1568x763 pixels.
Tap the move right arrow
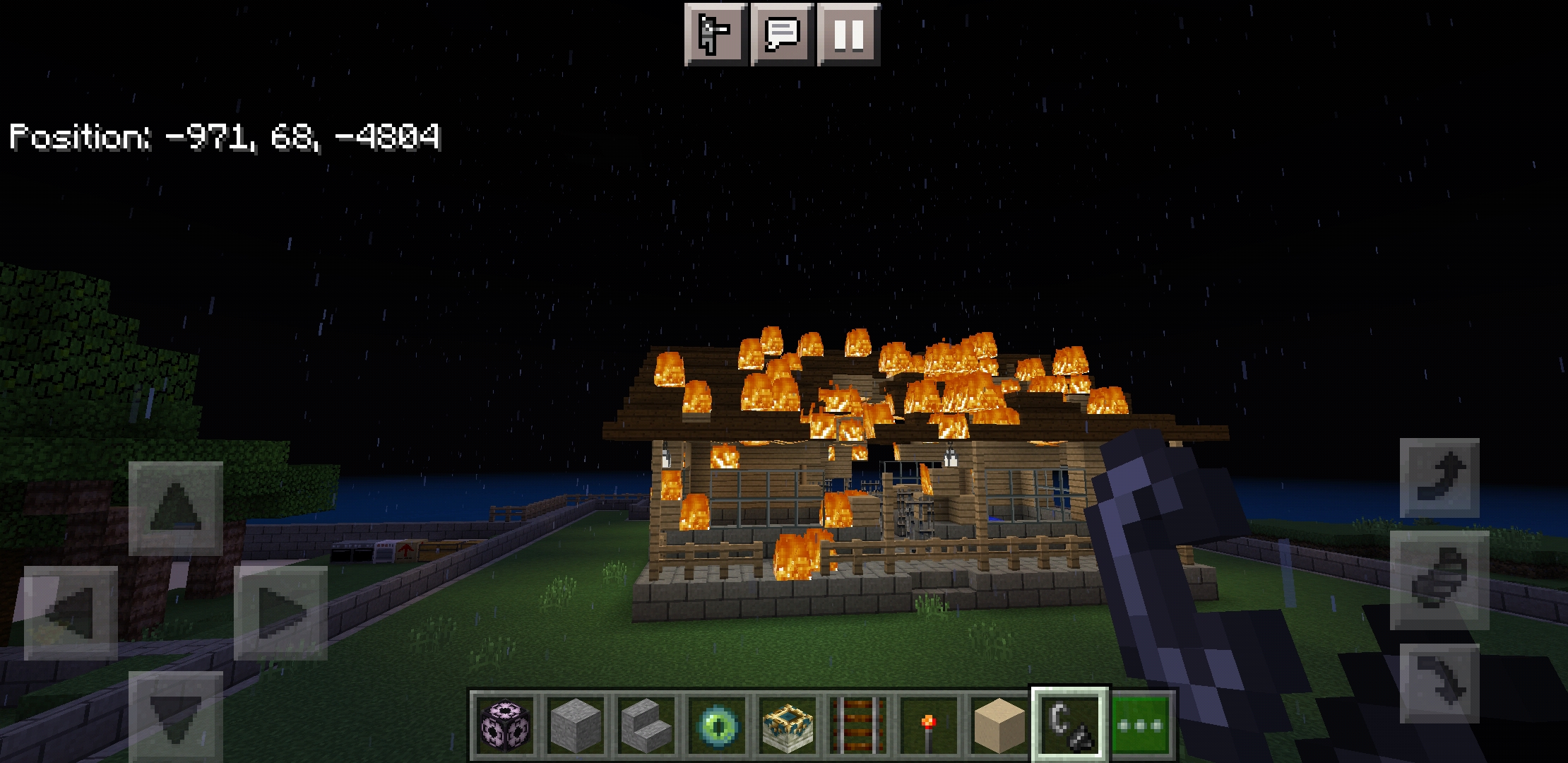pos(280,613)
